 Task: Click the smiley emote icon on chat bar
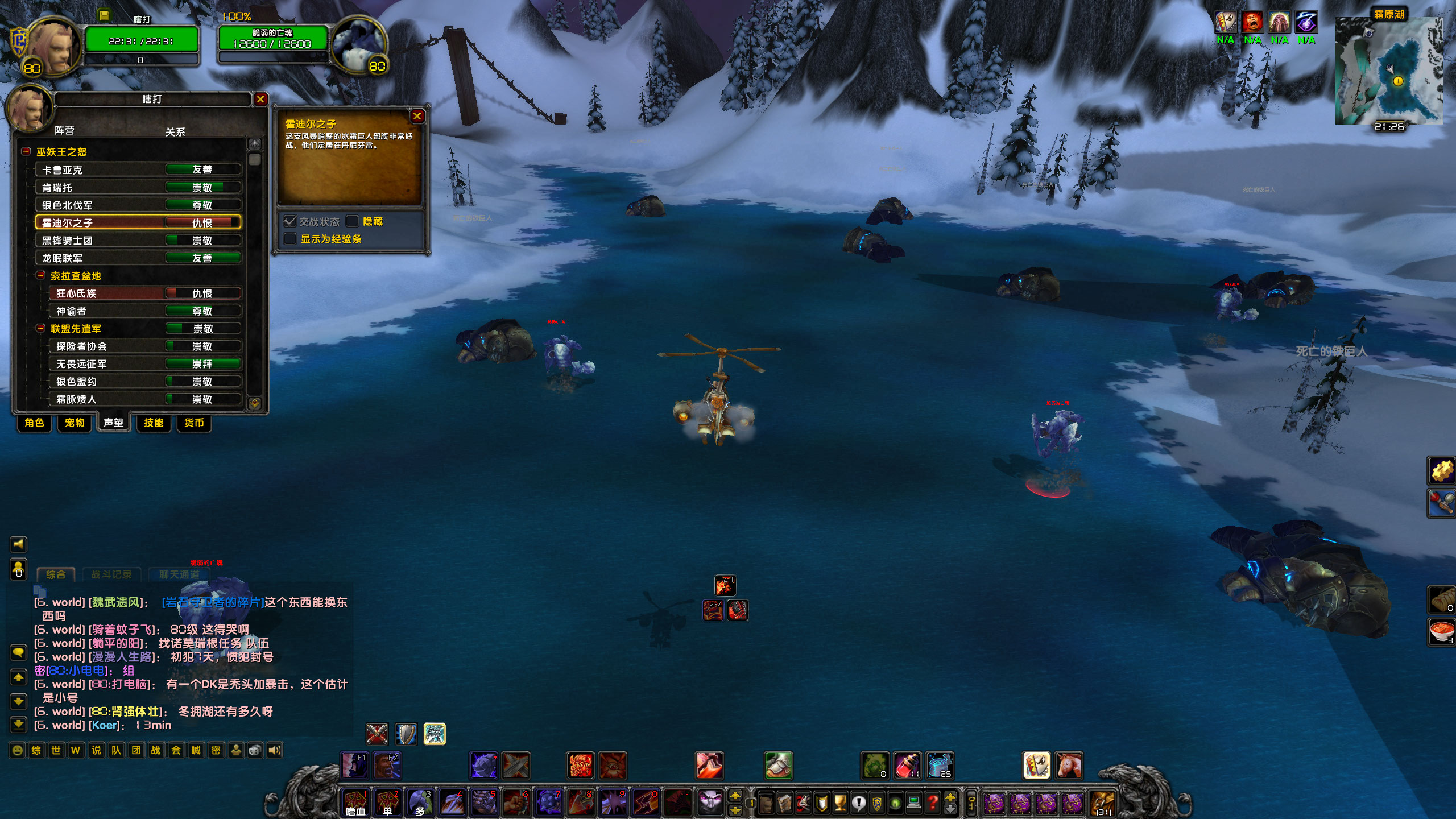point(17,751)
